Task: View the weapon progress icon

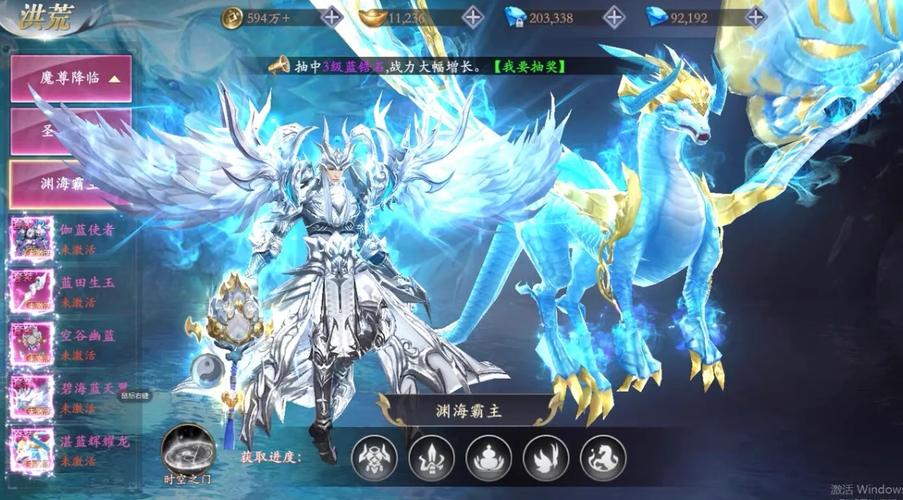Action: click(431, 458)
